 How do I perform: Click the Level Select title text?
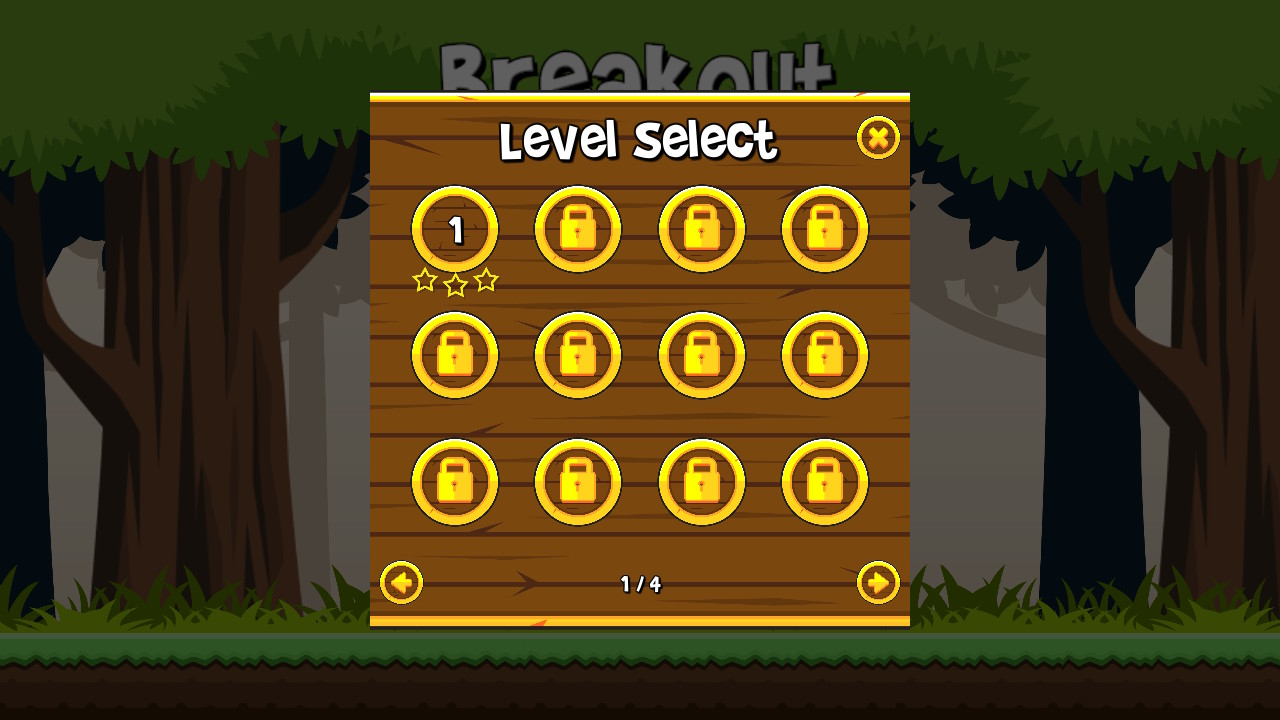pyautogui.click(x=640, y=141)
